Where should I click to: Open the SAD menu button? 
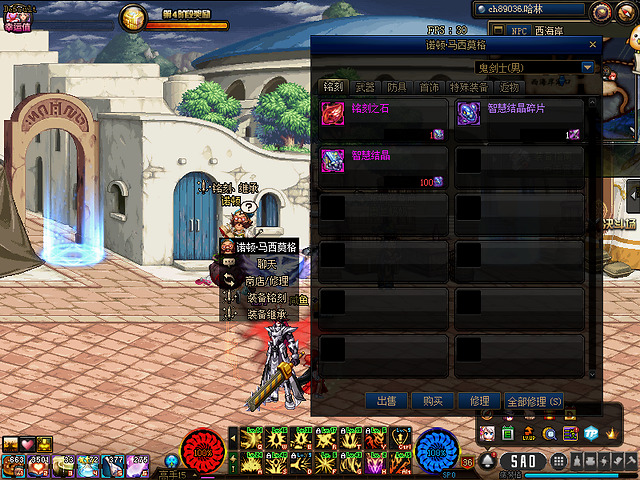(x=521, y=461)
